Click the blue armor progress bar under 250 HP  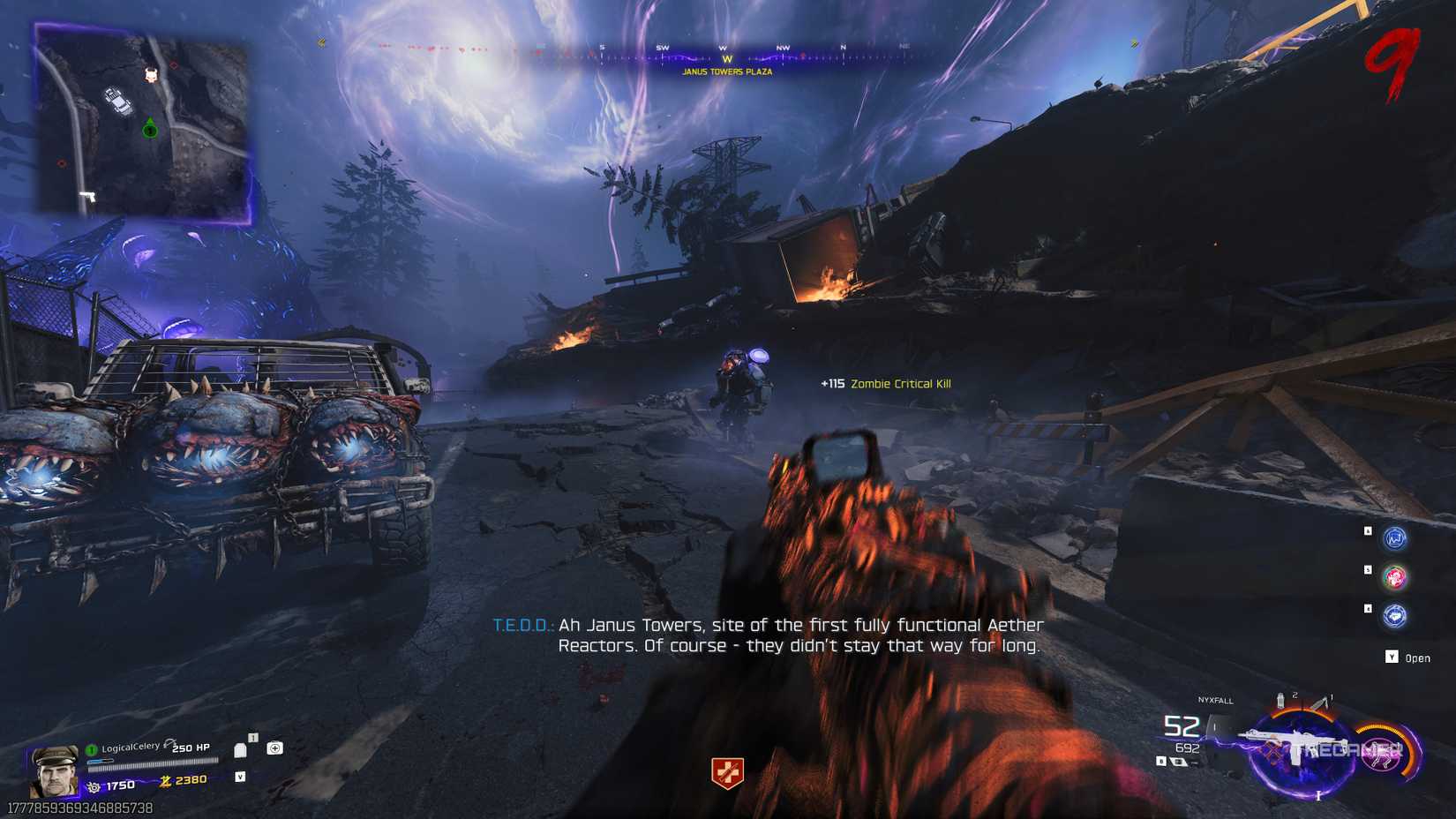(x=100, y=761)
